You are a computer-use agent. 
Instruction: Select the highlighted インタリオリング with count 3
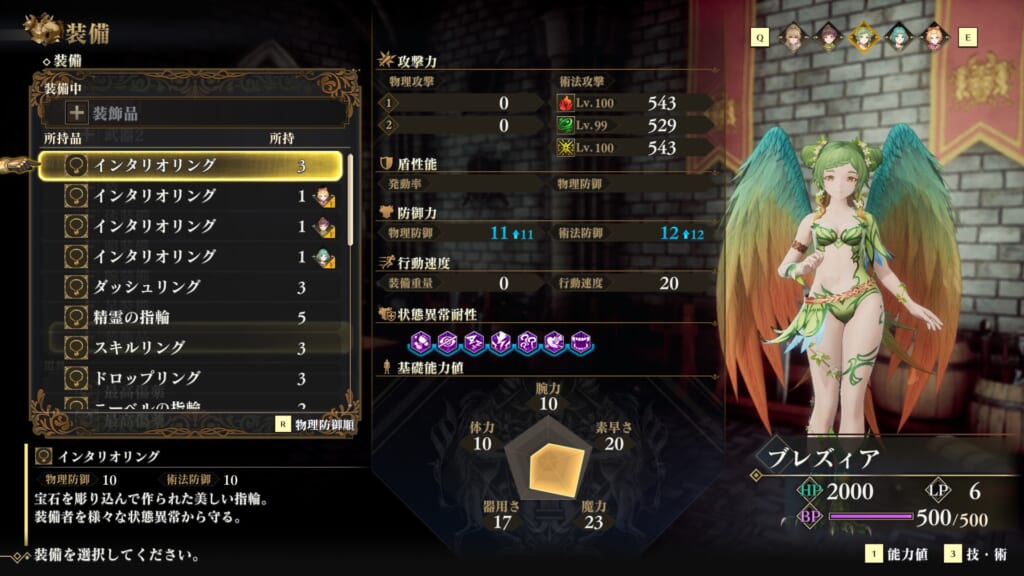point(190,165)
